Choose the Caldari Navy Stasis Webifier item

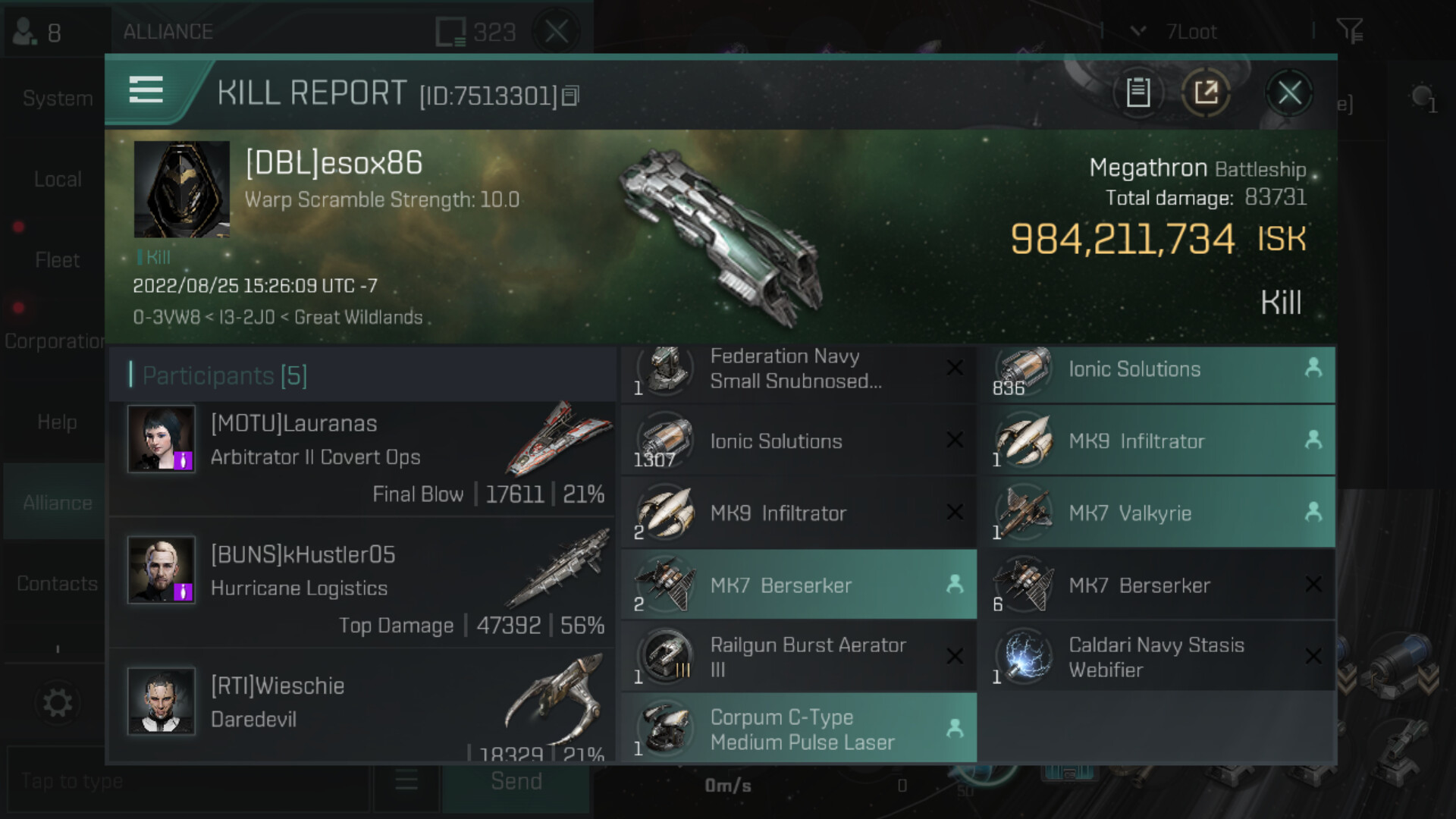(1156, 657)
